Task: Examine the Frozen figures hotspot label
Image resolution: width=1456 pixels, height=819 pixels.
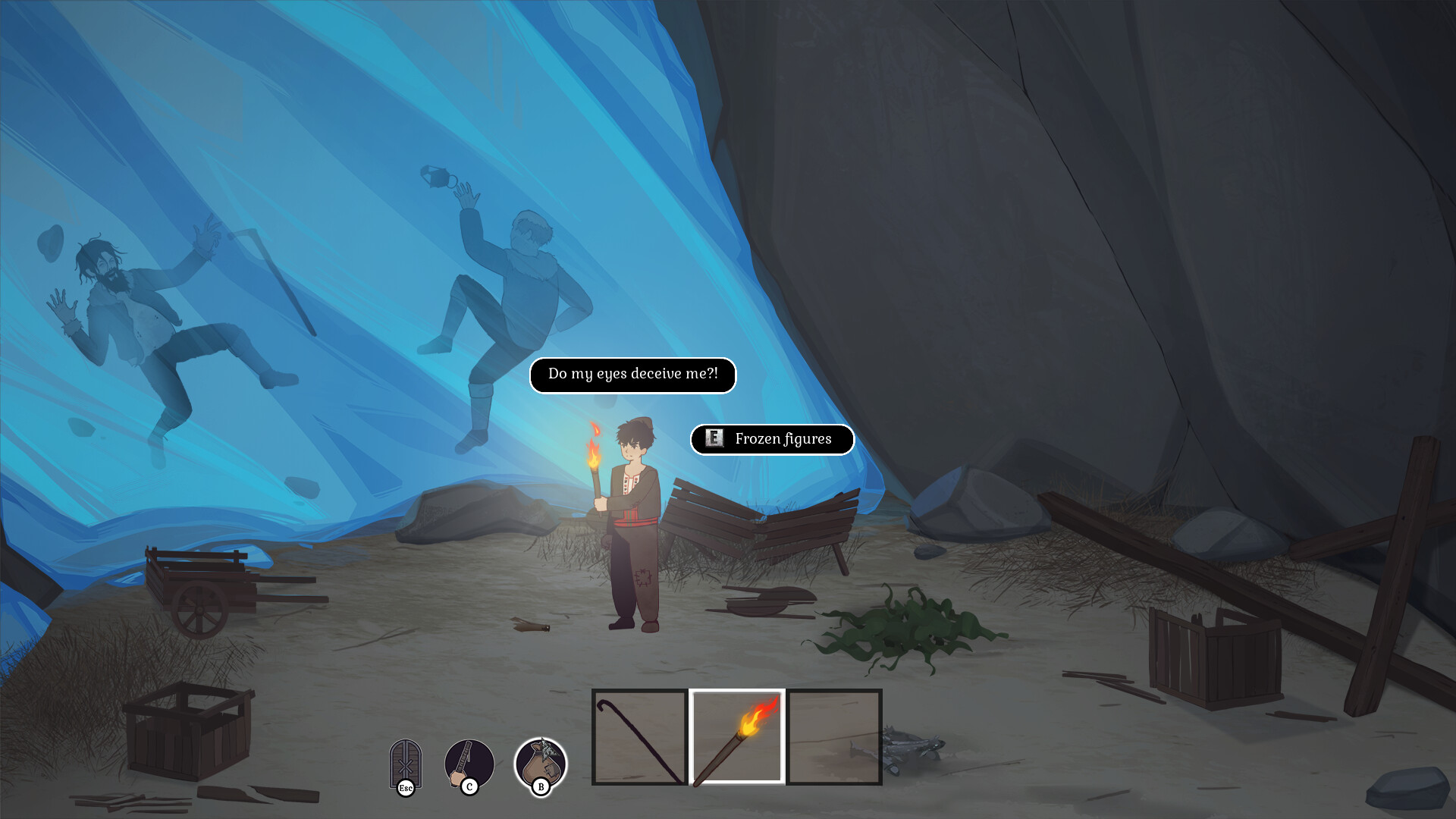Action: (783, 439)
